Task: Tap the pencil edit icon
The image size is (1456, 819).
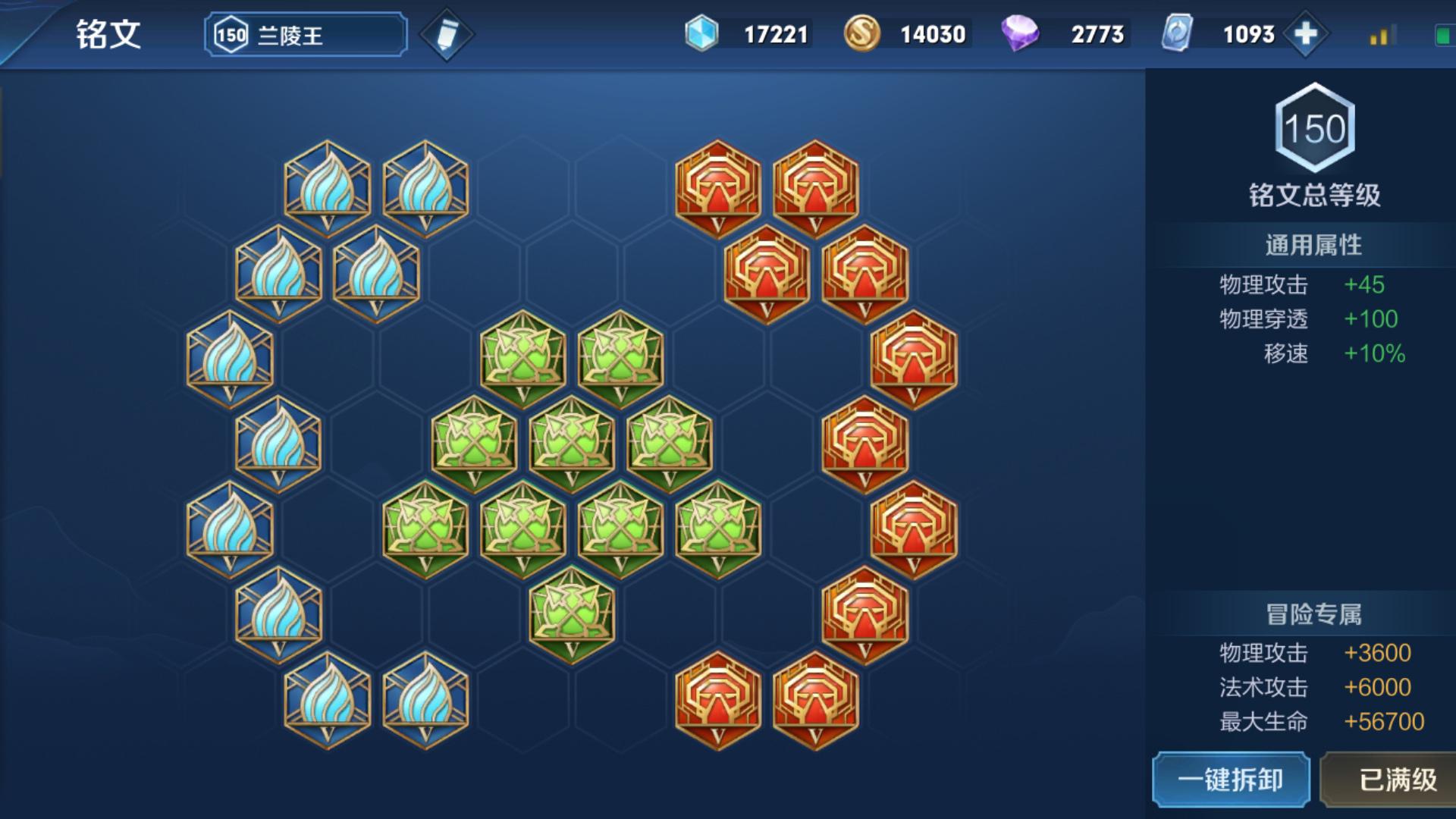Action: 447,35
